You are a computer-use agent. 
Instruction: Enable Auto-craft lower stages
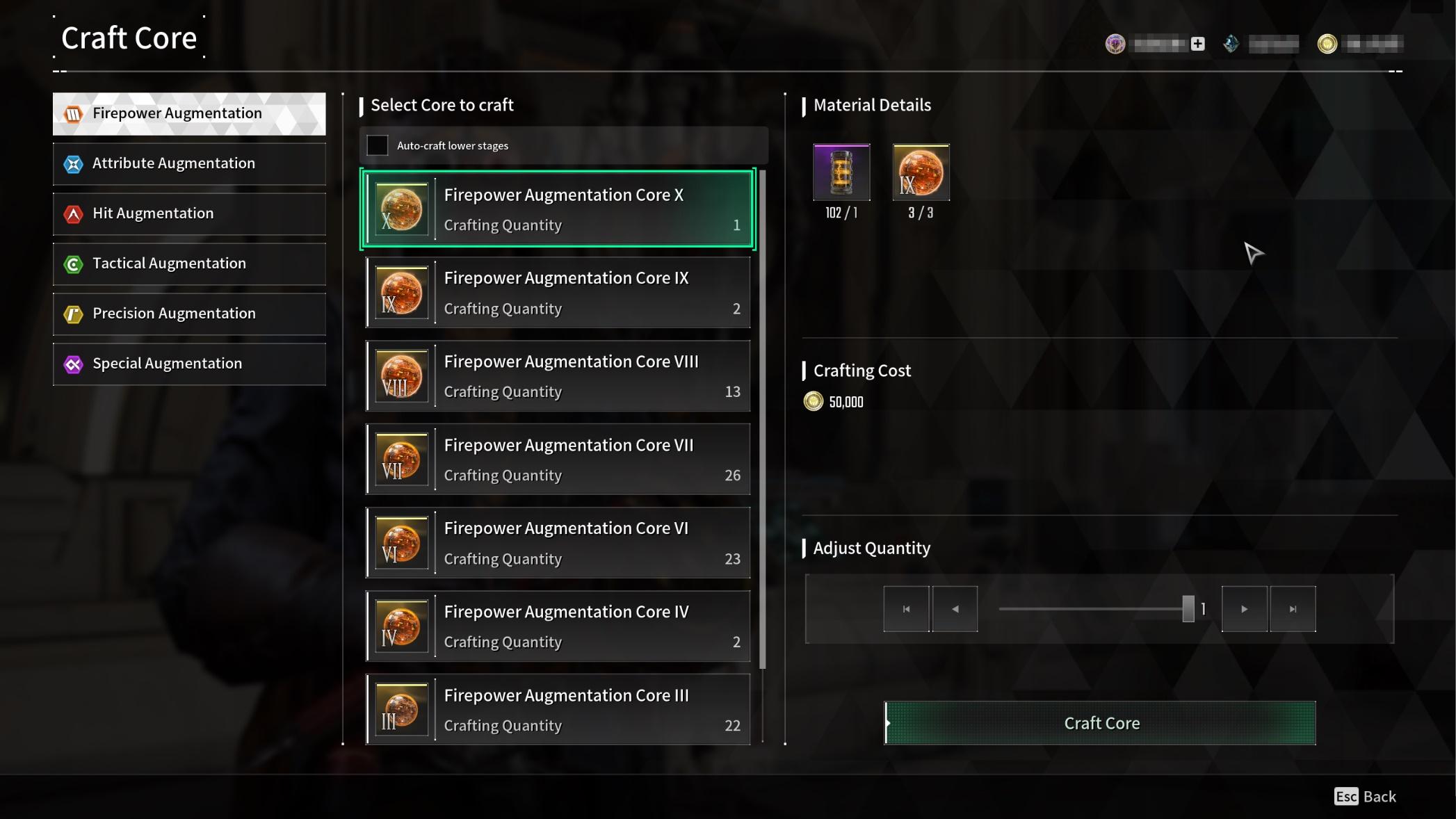(x=378, y=145)
